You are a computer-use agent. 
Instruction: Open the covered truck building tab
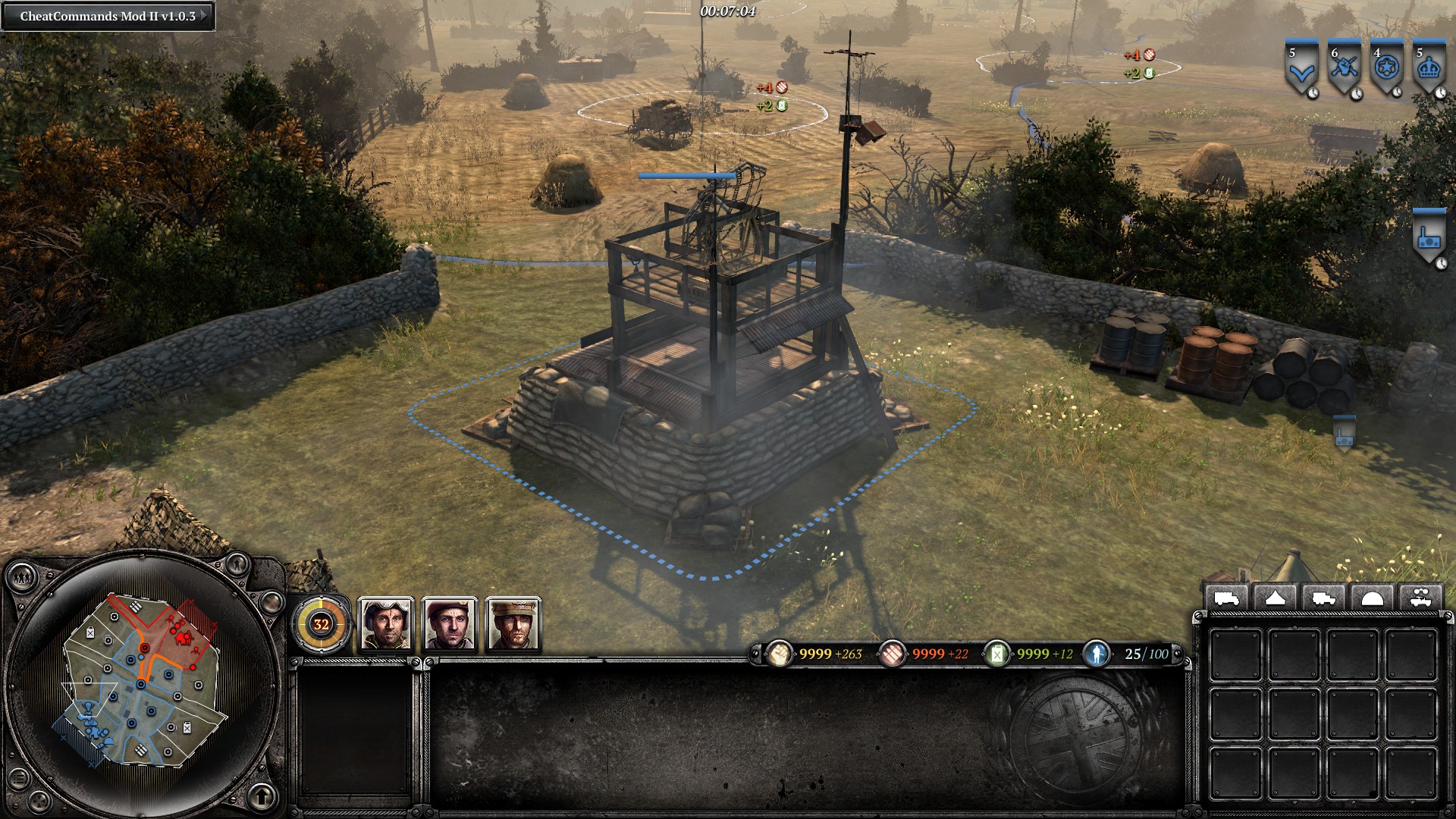pyautogui.click(x=1226, y=599)
